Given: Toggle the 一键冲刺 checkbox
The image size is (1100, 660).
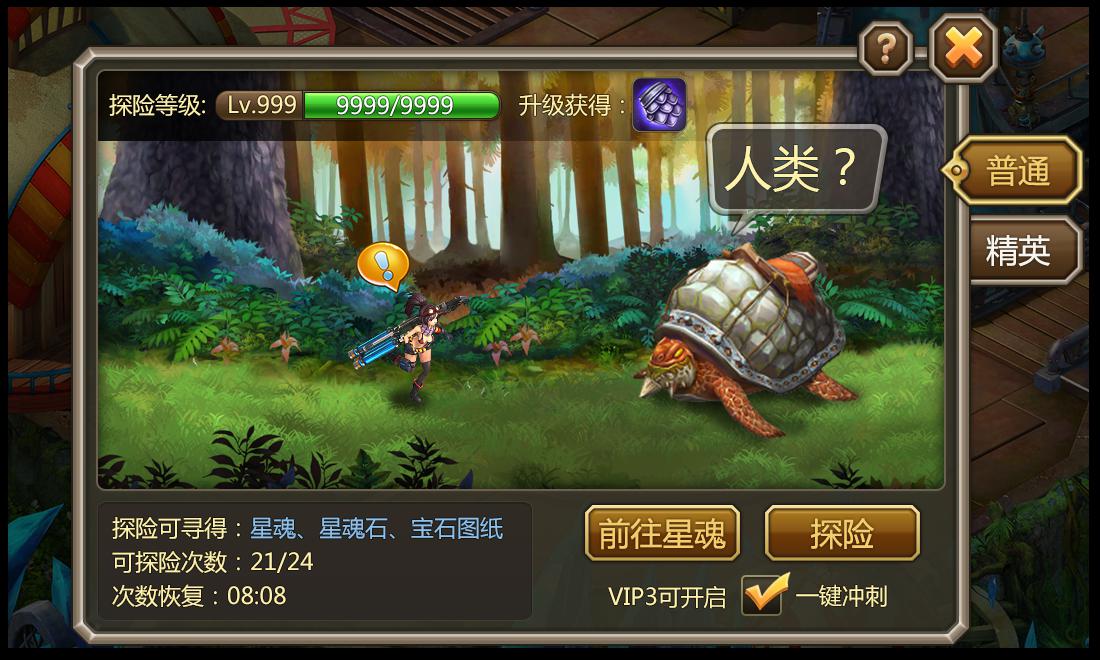Looking at the screenshot, I should click(763, 596).
